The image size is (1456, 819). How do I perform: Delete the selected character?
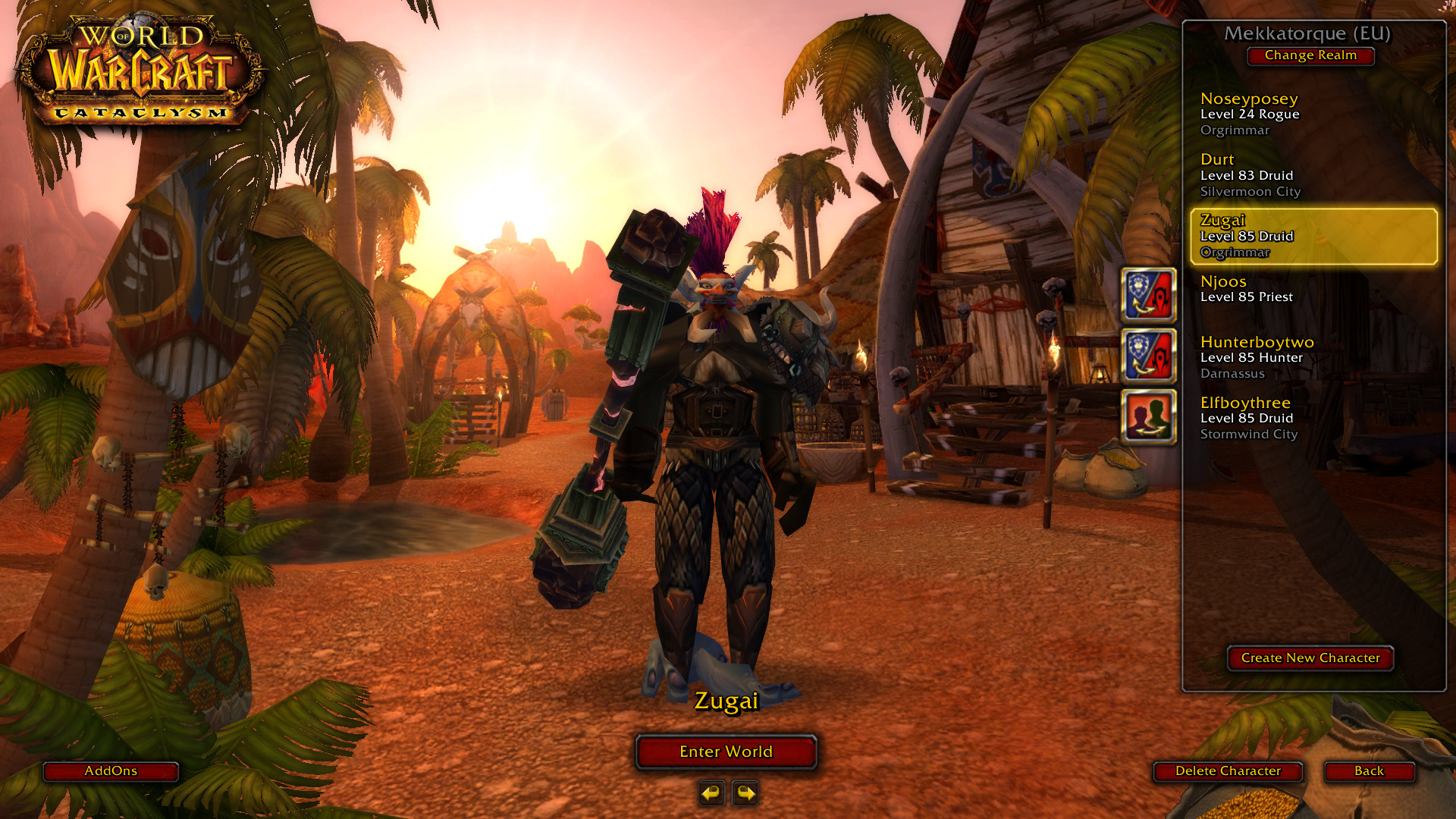1228,771
